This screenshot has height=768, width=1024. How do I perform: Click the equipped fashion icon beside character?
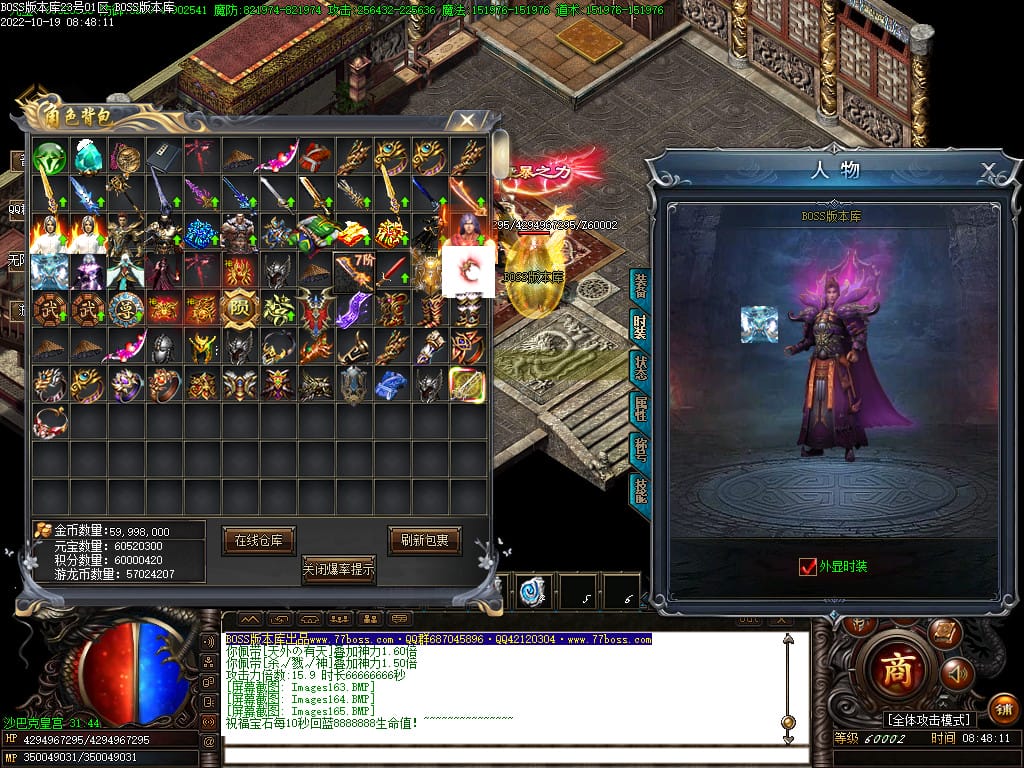tap(759, 324)
